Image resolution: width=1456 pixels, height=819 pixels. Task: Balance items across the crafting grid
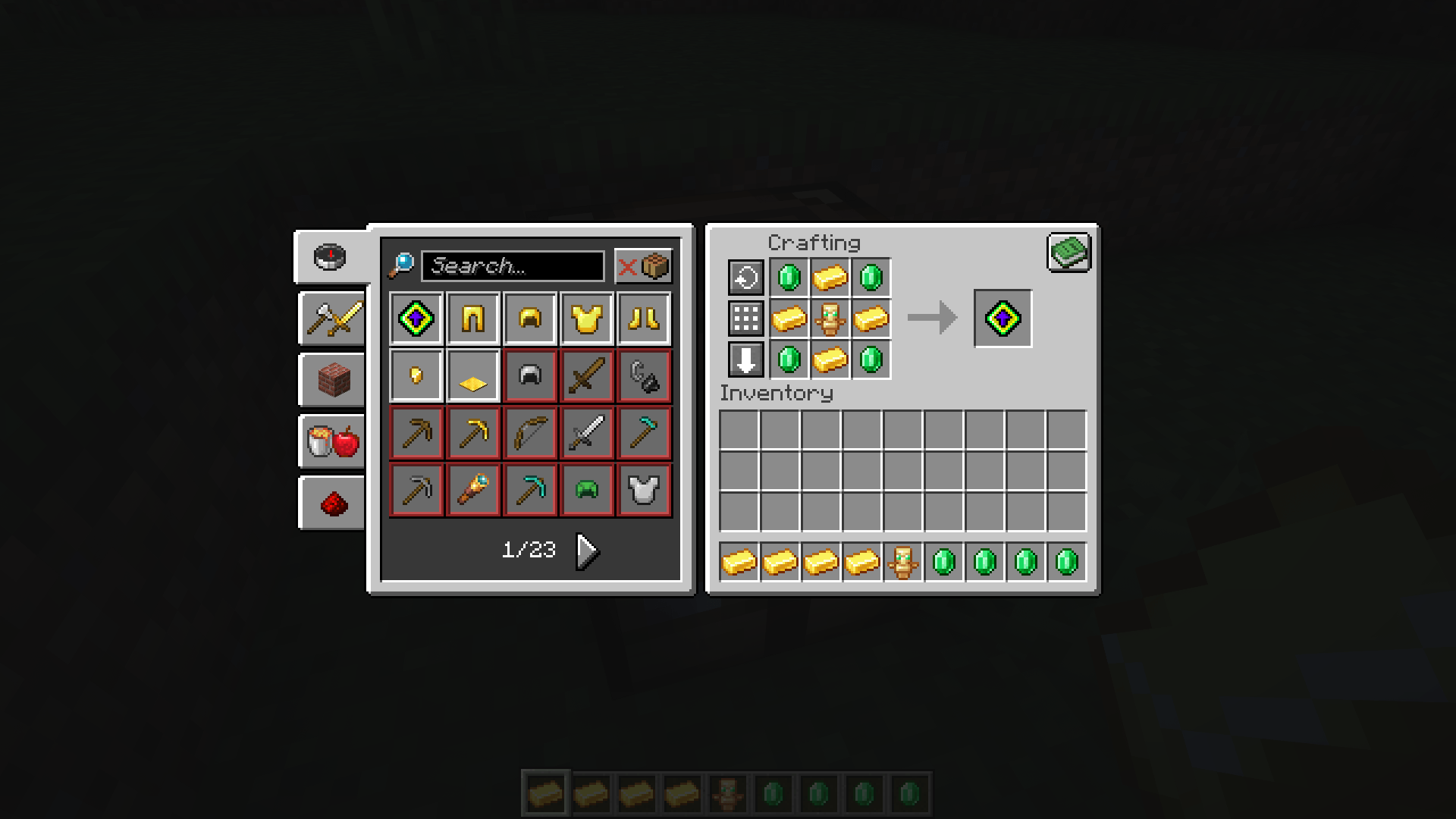point(745,318)
